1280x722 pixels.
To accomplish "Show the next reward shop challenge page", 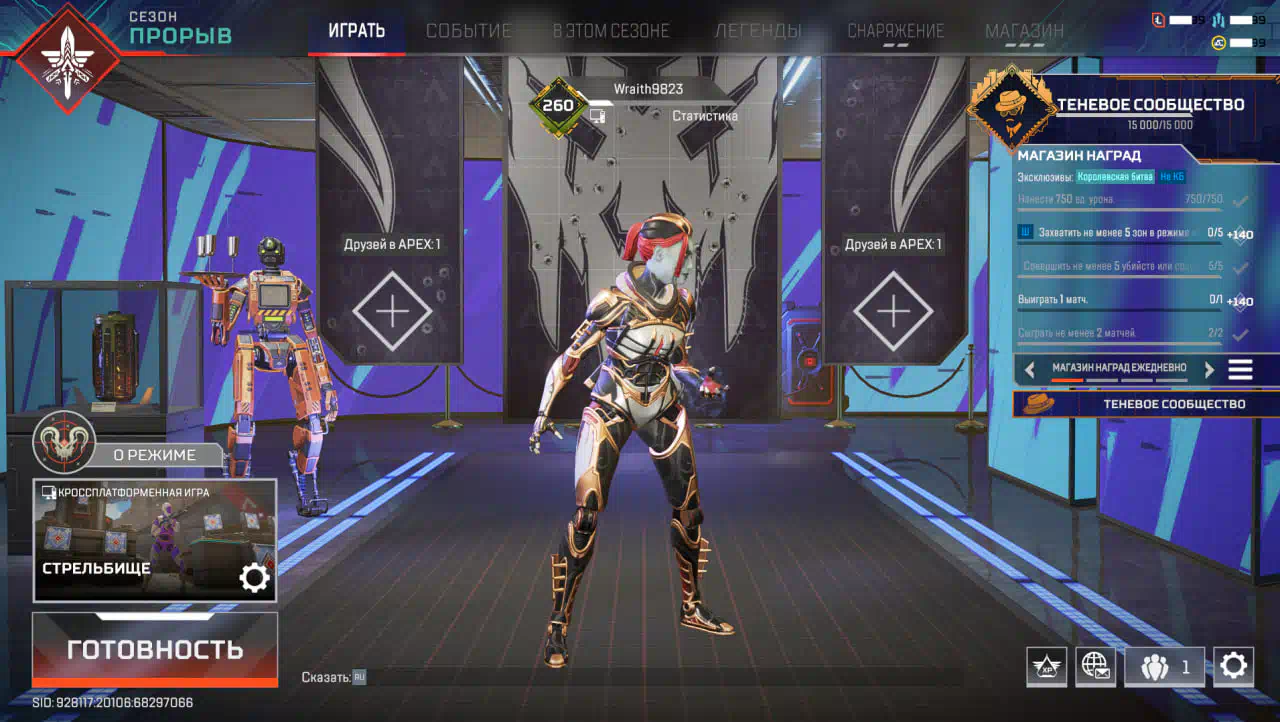I will [1209, 369].
